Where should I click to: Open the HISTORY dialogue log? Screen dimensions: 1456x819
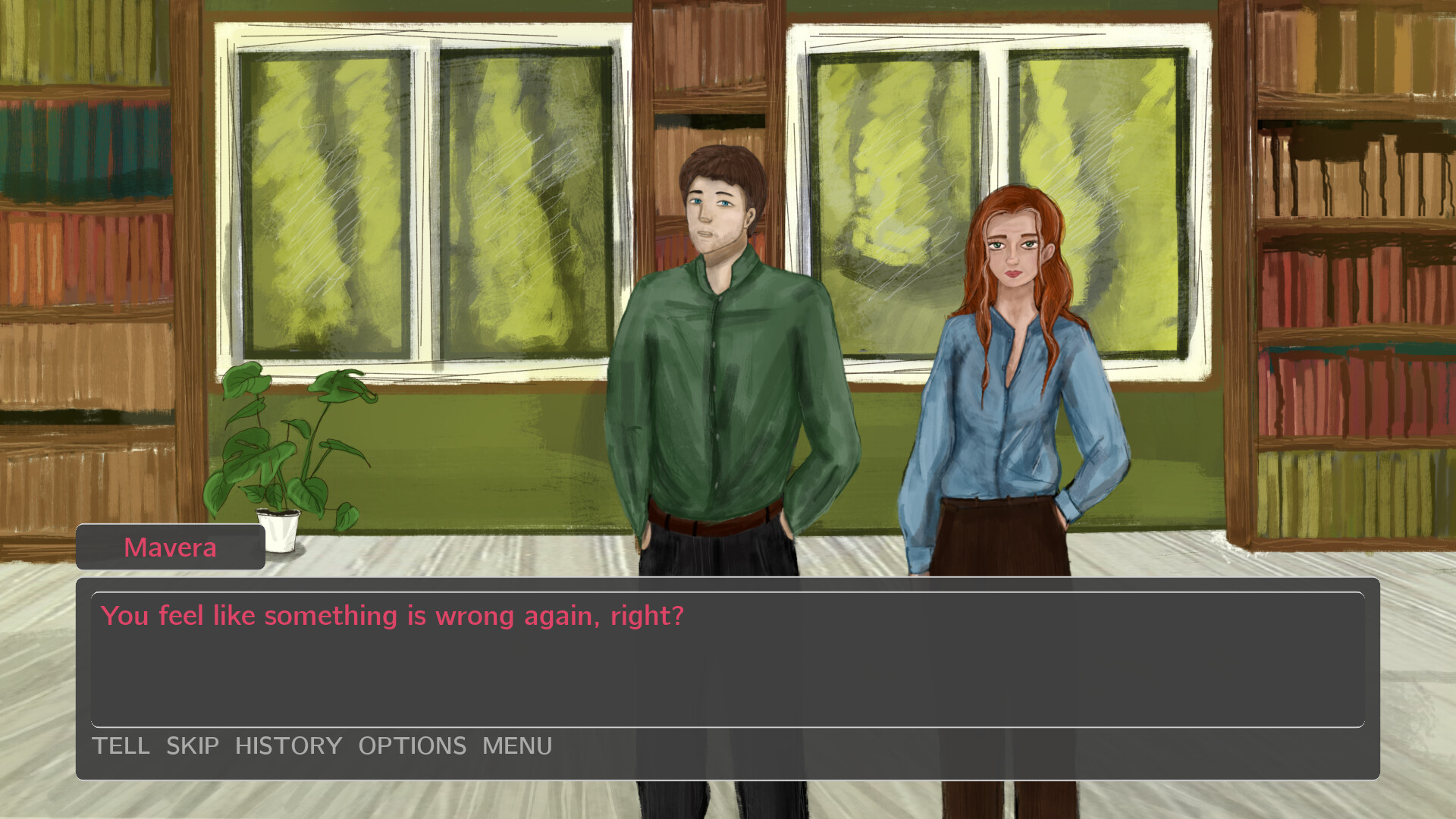click(289, 746)
